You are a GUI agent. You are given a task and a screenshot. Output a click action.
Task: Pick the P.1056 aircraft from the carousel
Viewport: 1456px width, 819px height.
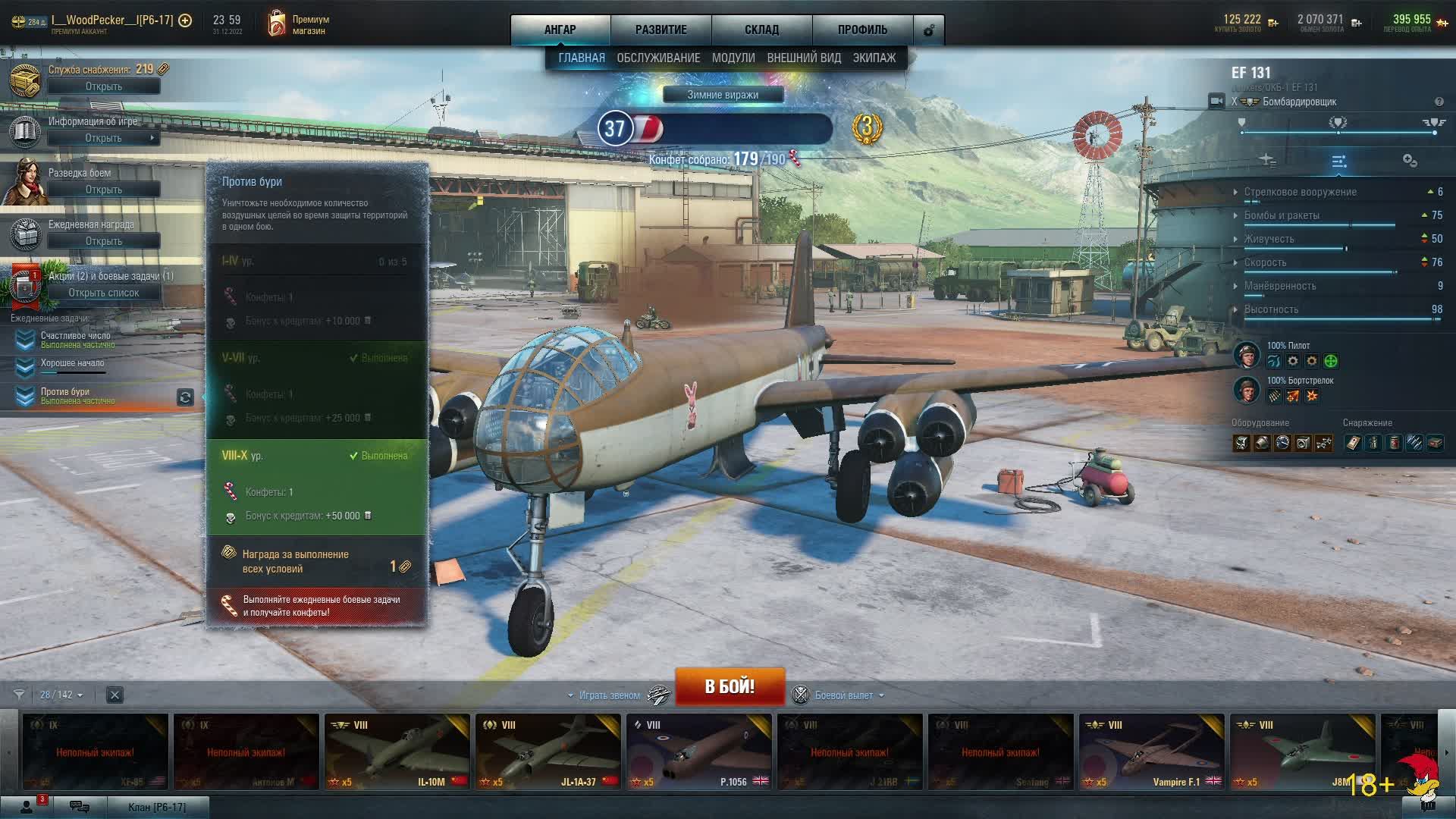(698, 751)
